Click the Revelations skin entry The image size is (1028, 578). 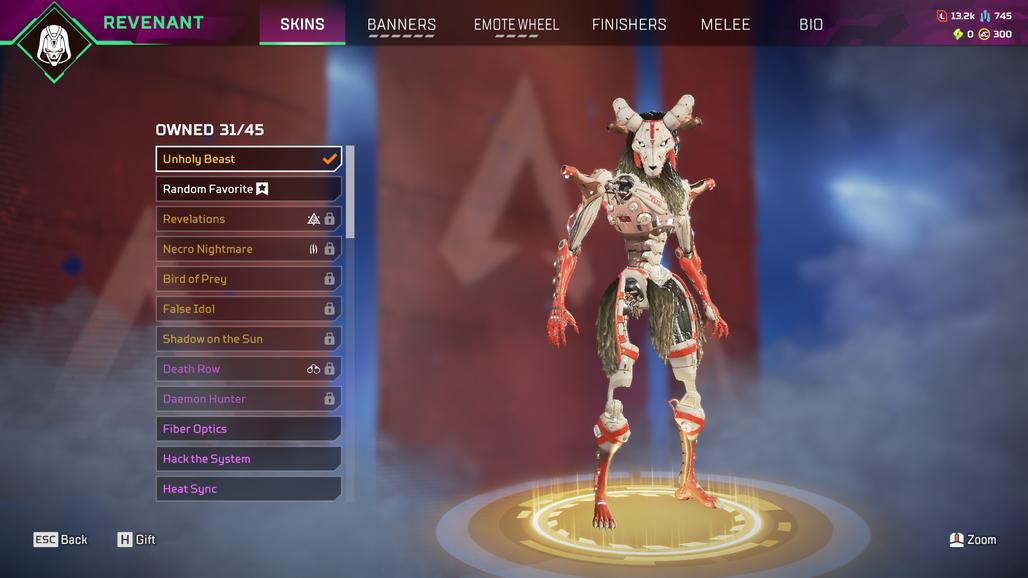tap(248, 219)
